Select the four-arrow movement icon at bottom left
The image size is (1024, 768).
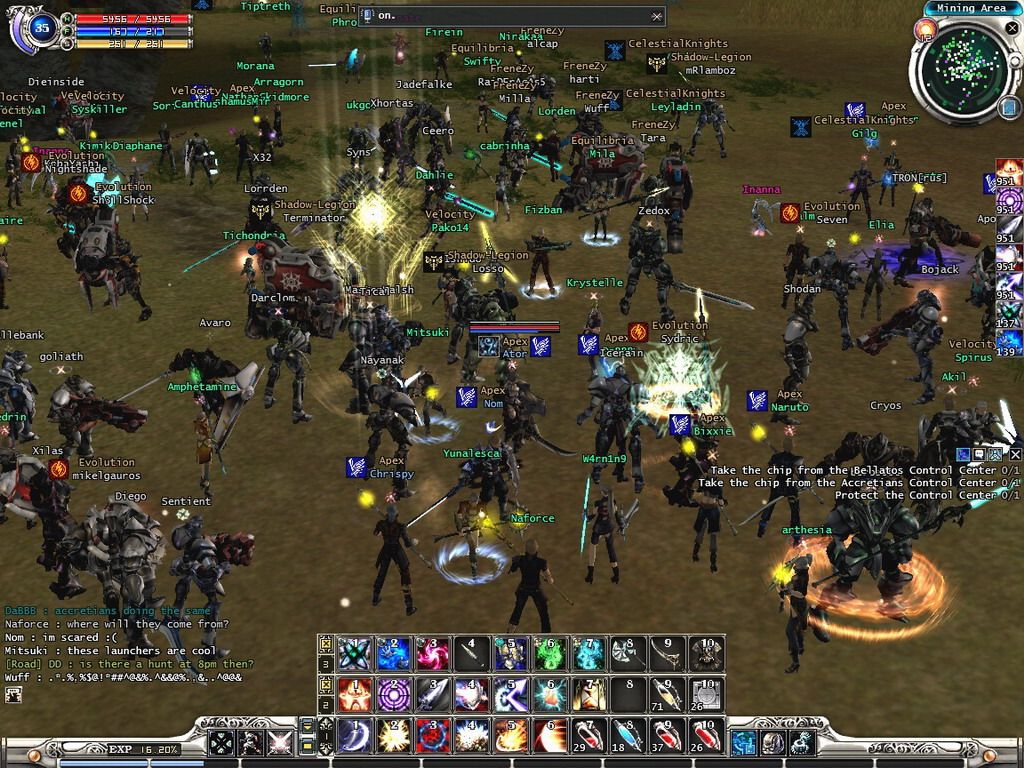pos(220,743)
